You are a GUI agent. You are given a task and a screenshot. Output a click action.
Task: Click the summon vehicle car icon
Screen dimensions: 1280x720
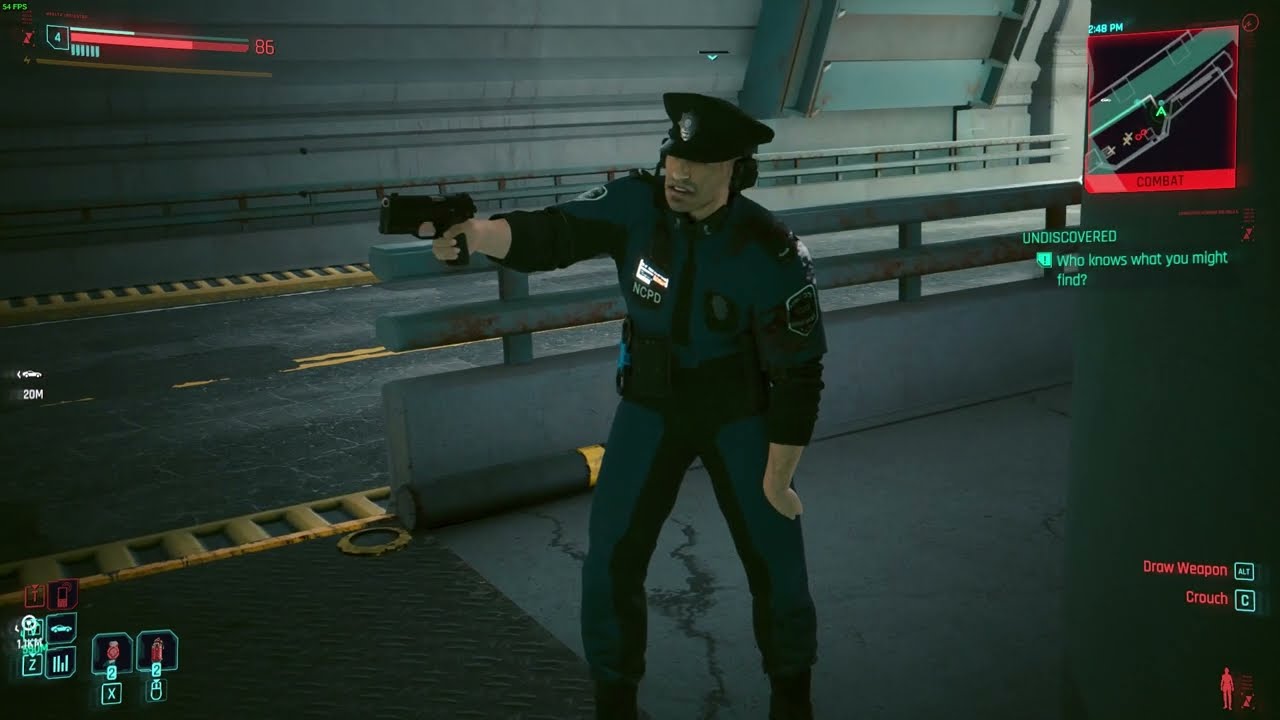pyautogui.click(x=60, y=628)
